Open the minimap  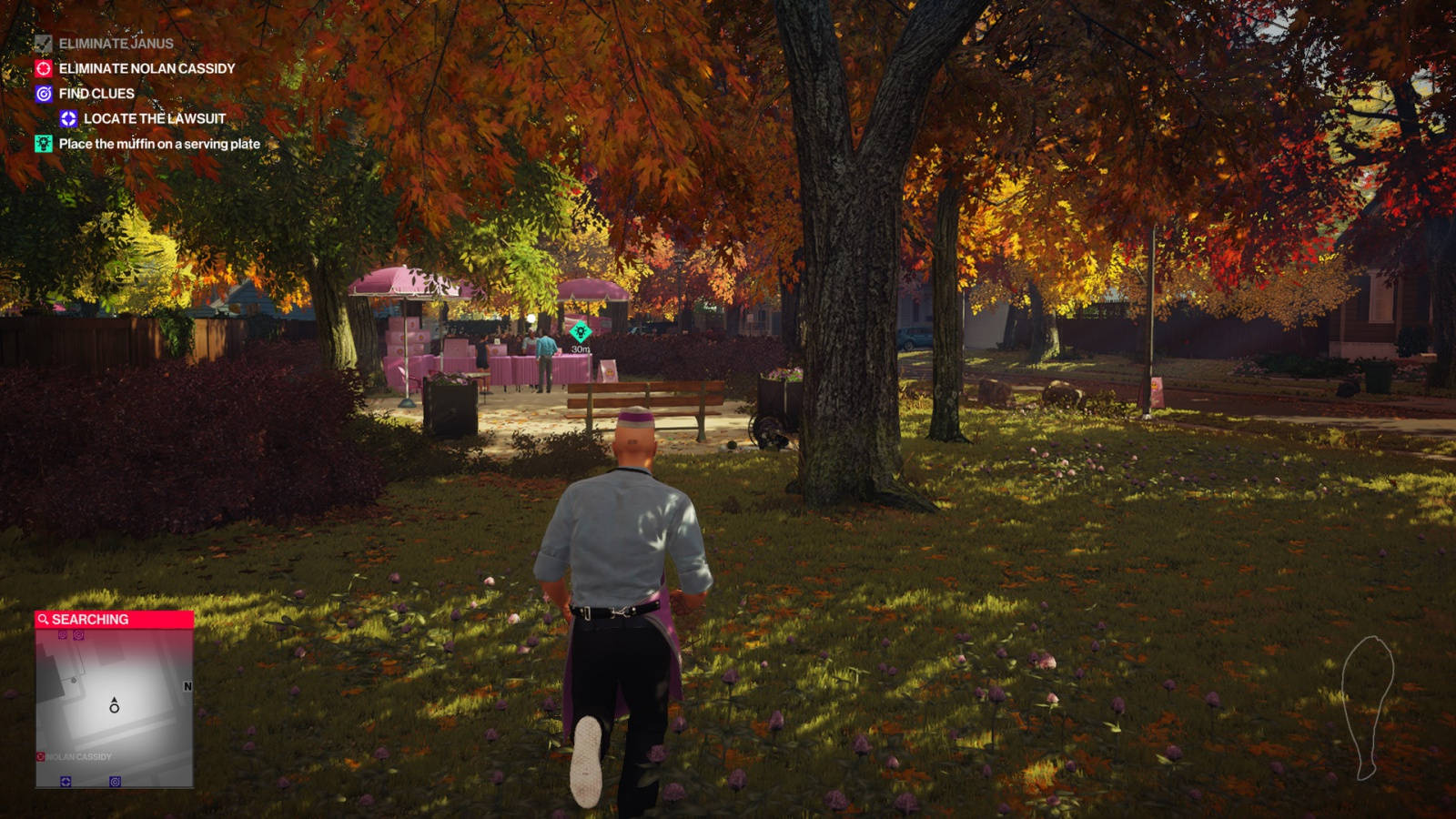[x=114, y=708]
